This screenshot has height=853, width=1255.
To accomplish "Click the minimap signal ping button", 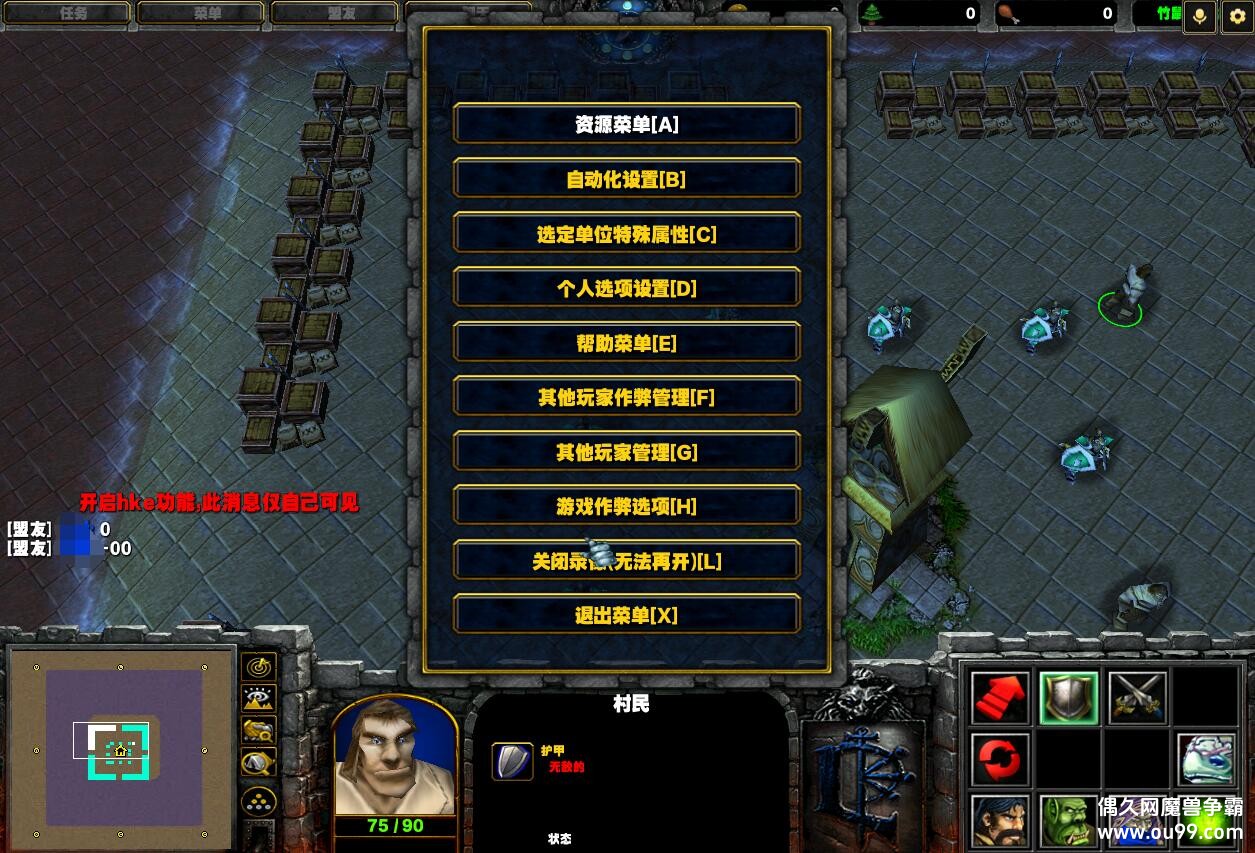I will [259, 667].
